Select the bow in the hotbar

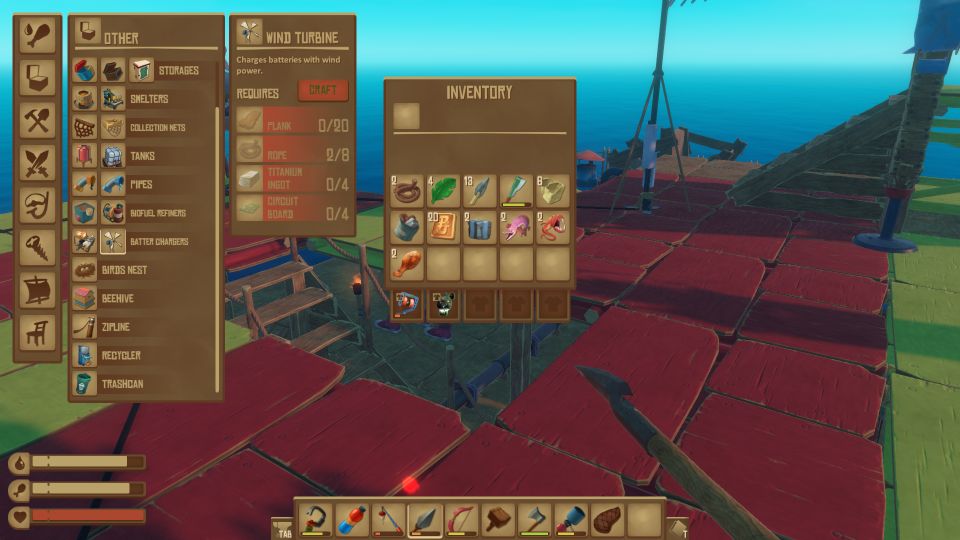pyautogui.click(x=461, y=519)
